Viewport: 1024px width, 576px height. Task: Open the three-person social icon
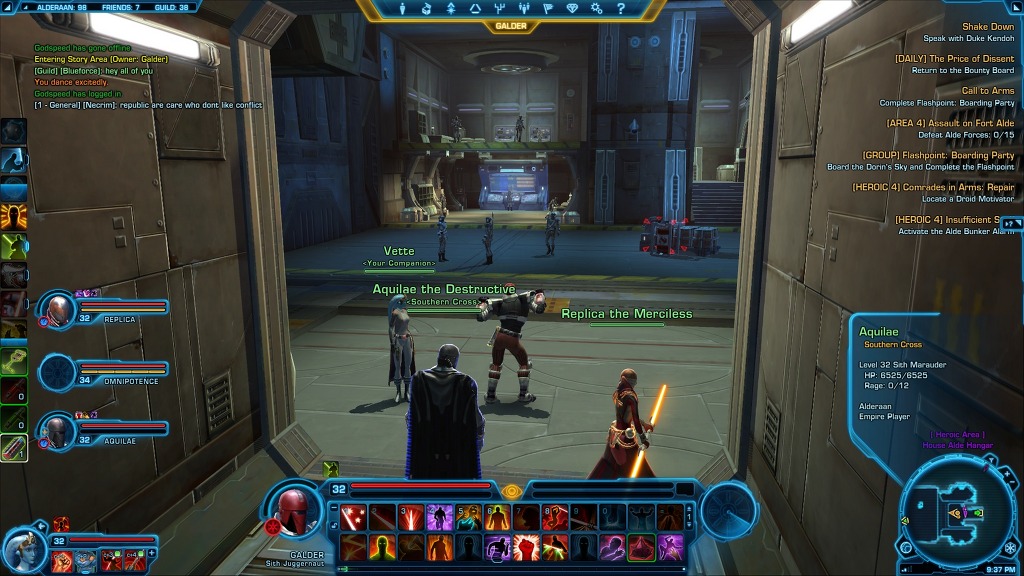tap(523, 8)
